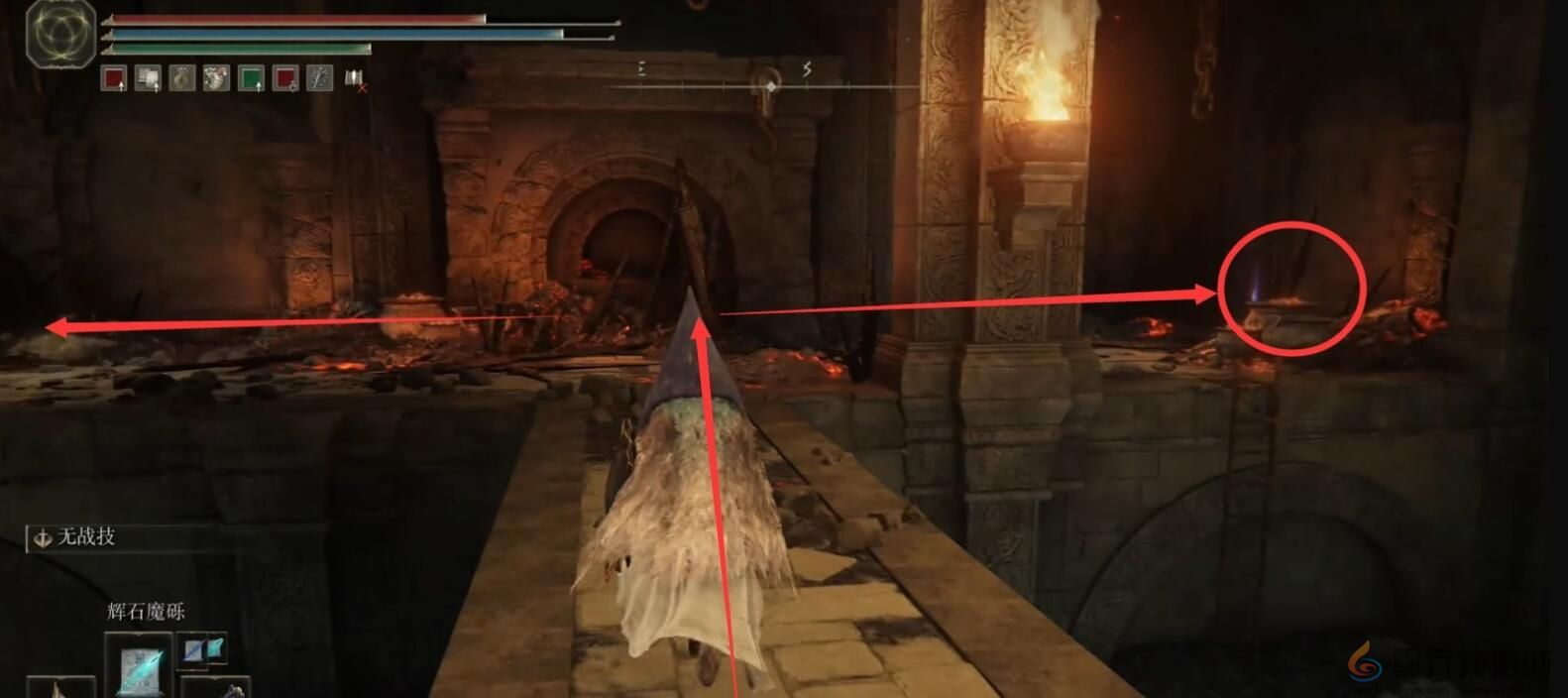Click the green buff icon with up arrow
The image size is (1568, 698).
(252, 78)
